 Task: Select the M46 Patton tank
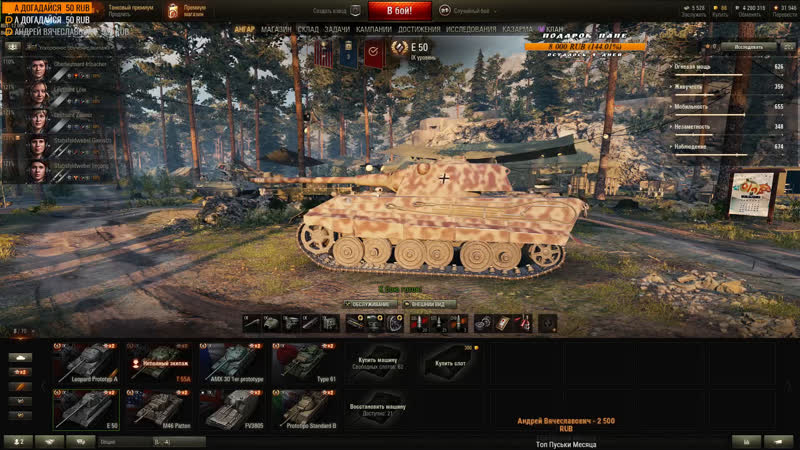159,408
